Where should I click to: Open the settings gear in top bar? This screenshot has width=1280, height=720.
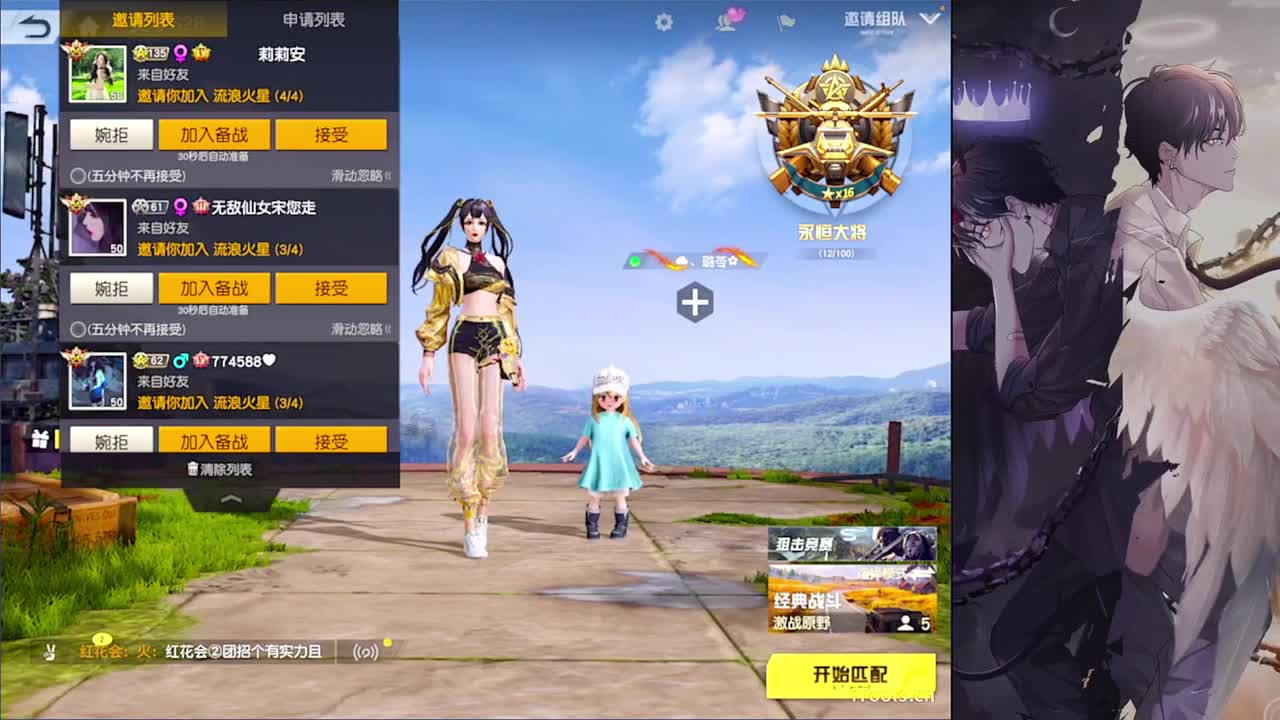click(661, 19)
